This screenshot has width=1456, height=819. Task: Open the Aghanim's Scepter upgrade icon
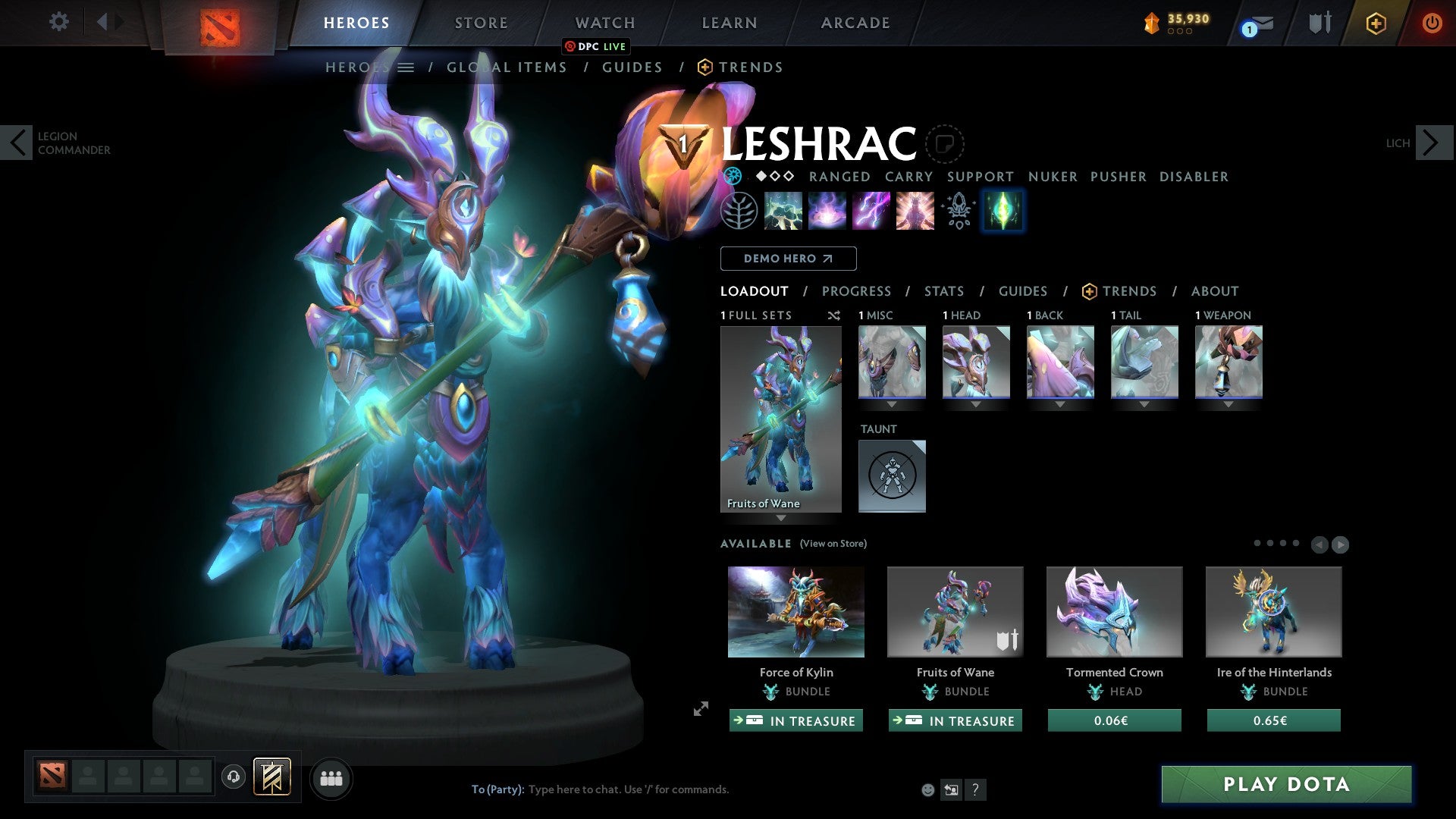click(x=958, y=211)
